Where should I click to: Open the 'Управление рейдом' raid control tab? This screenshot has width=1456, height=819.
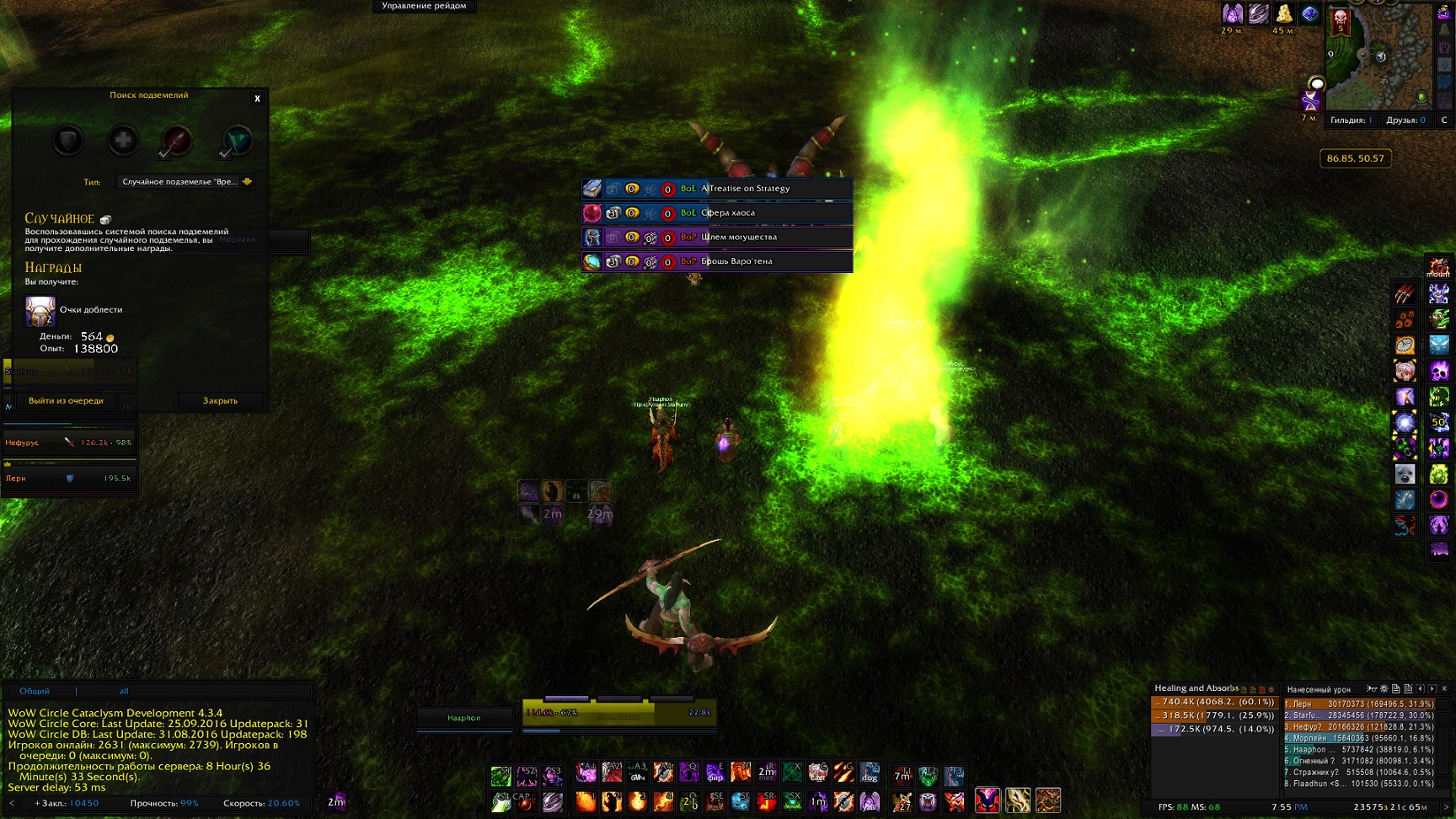click(x=424, y=6)
